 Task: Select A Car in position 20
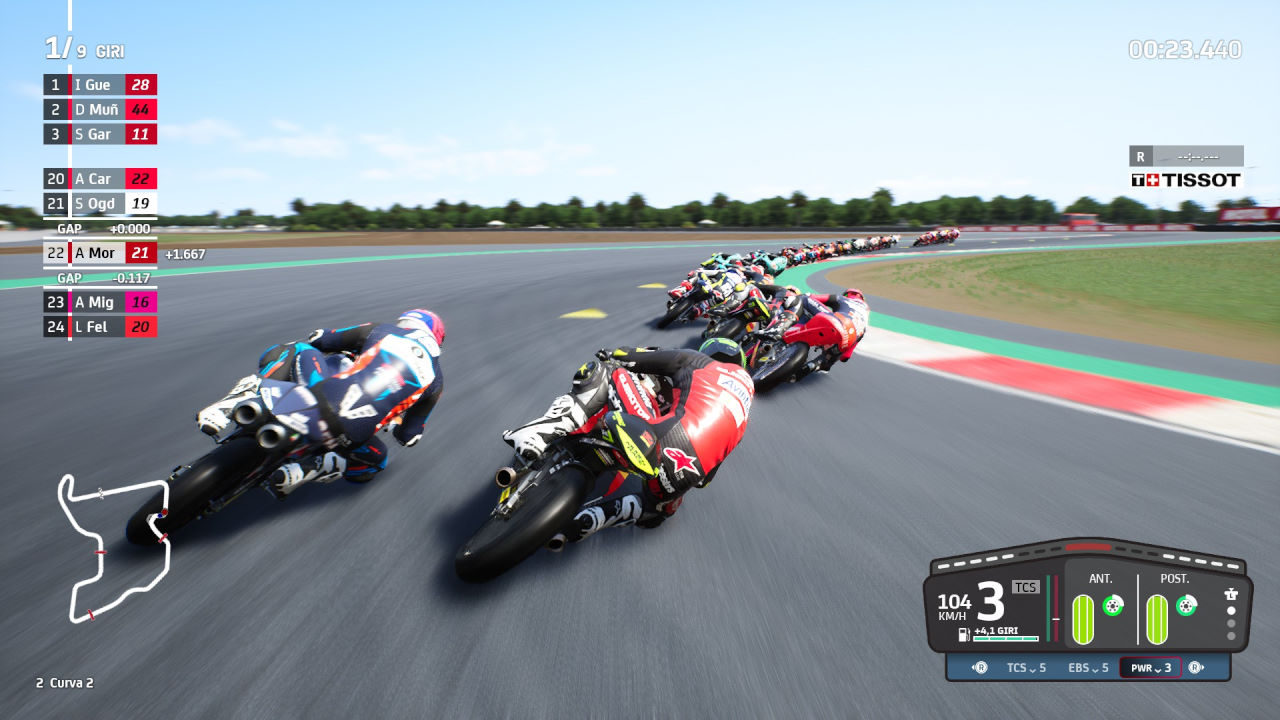[x=99, y=179]
